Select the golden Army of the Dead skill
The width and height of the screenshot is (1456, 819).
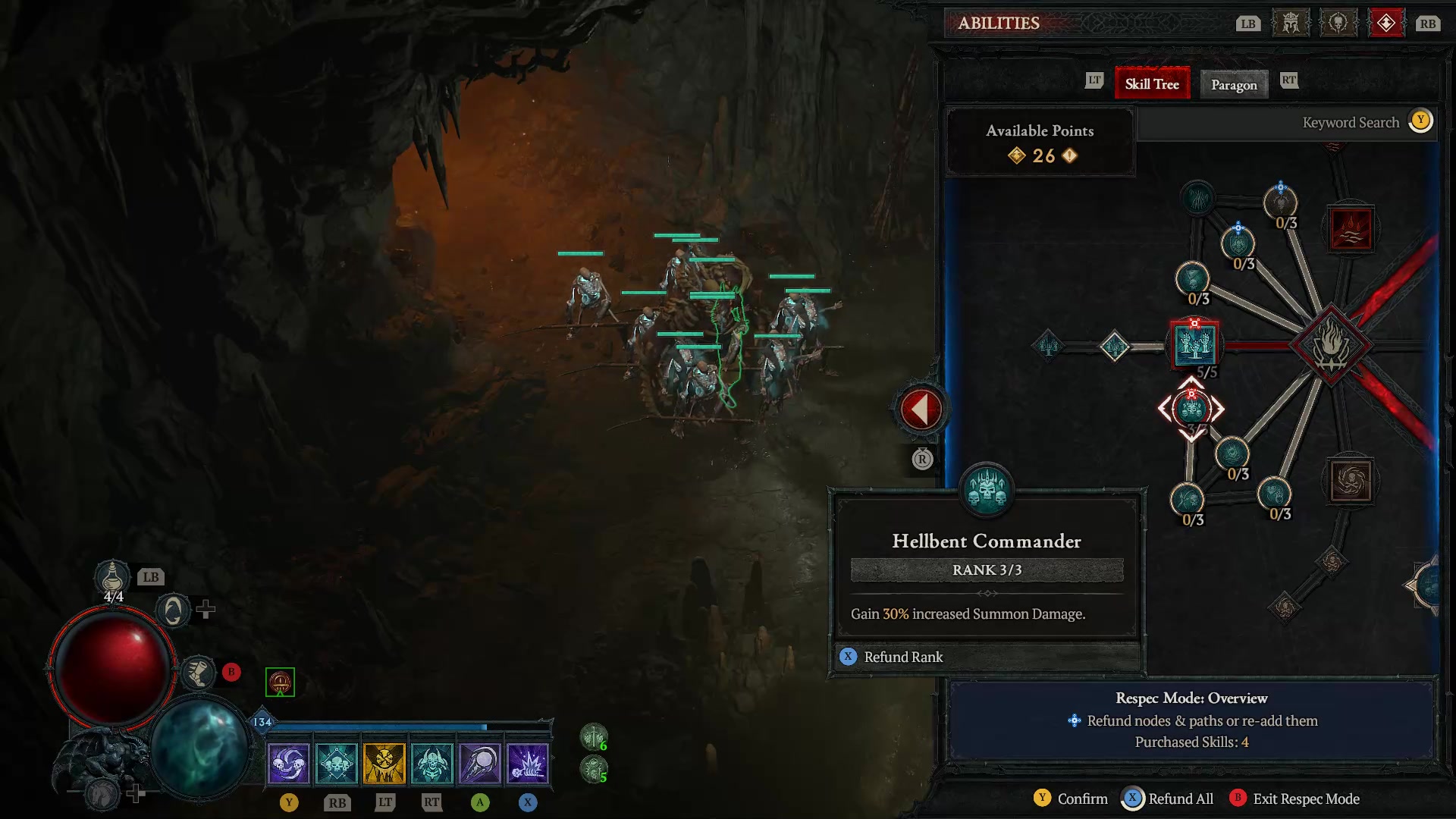click(x=384, y=762)
